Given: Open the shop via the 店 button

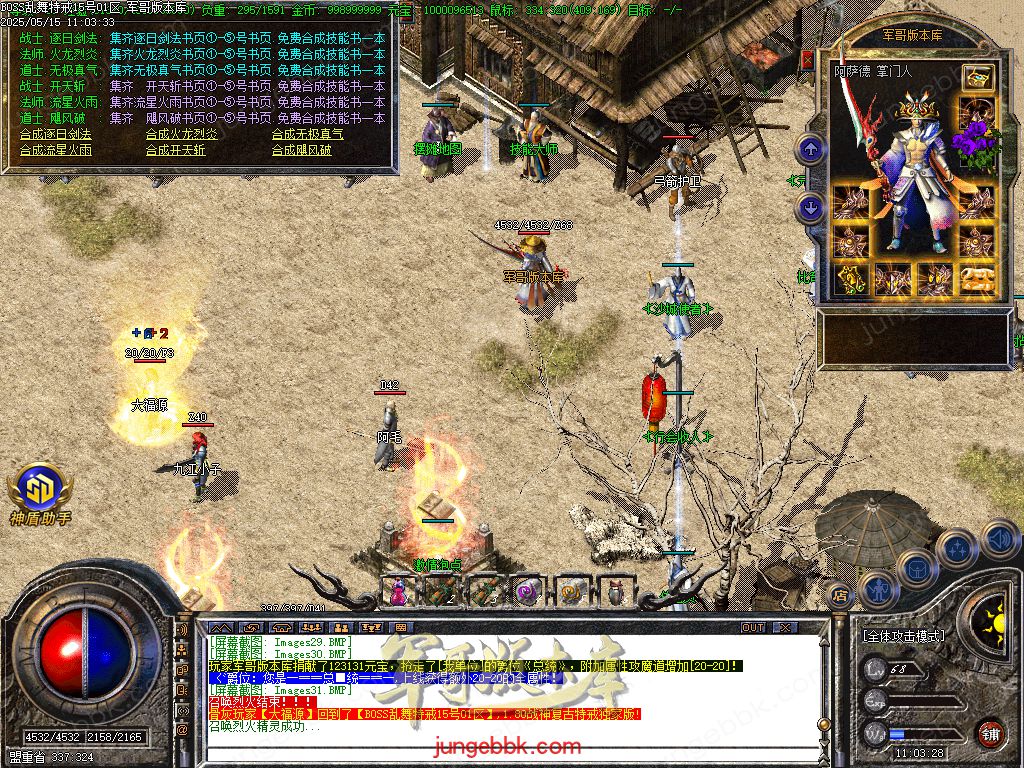Looking at the screenshot, I should (839, 595).
